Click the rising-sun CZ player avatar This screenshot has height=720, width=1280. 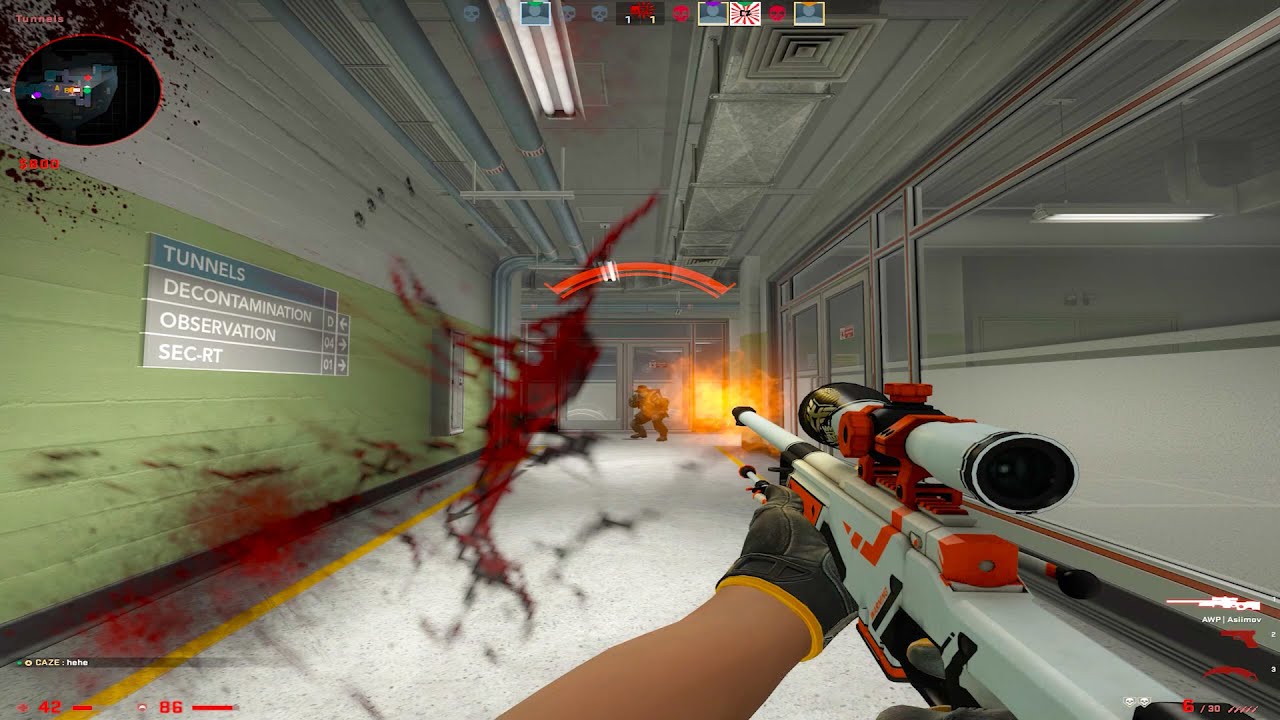tap(745, 13)
